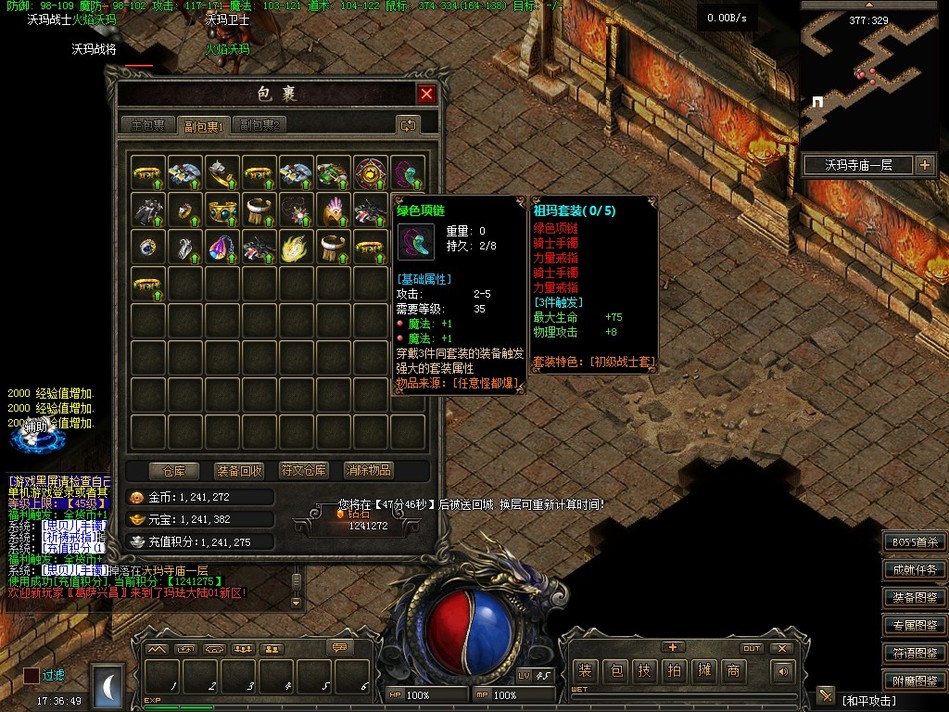This screenshot has width=949, height=712.
Task: Click the sort arrows button in the bag
Action: 407,125
